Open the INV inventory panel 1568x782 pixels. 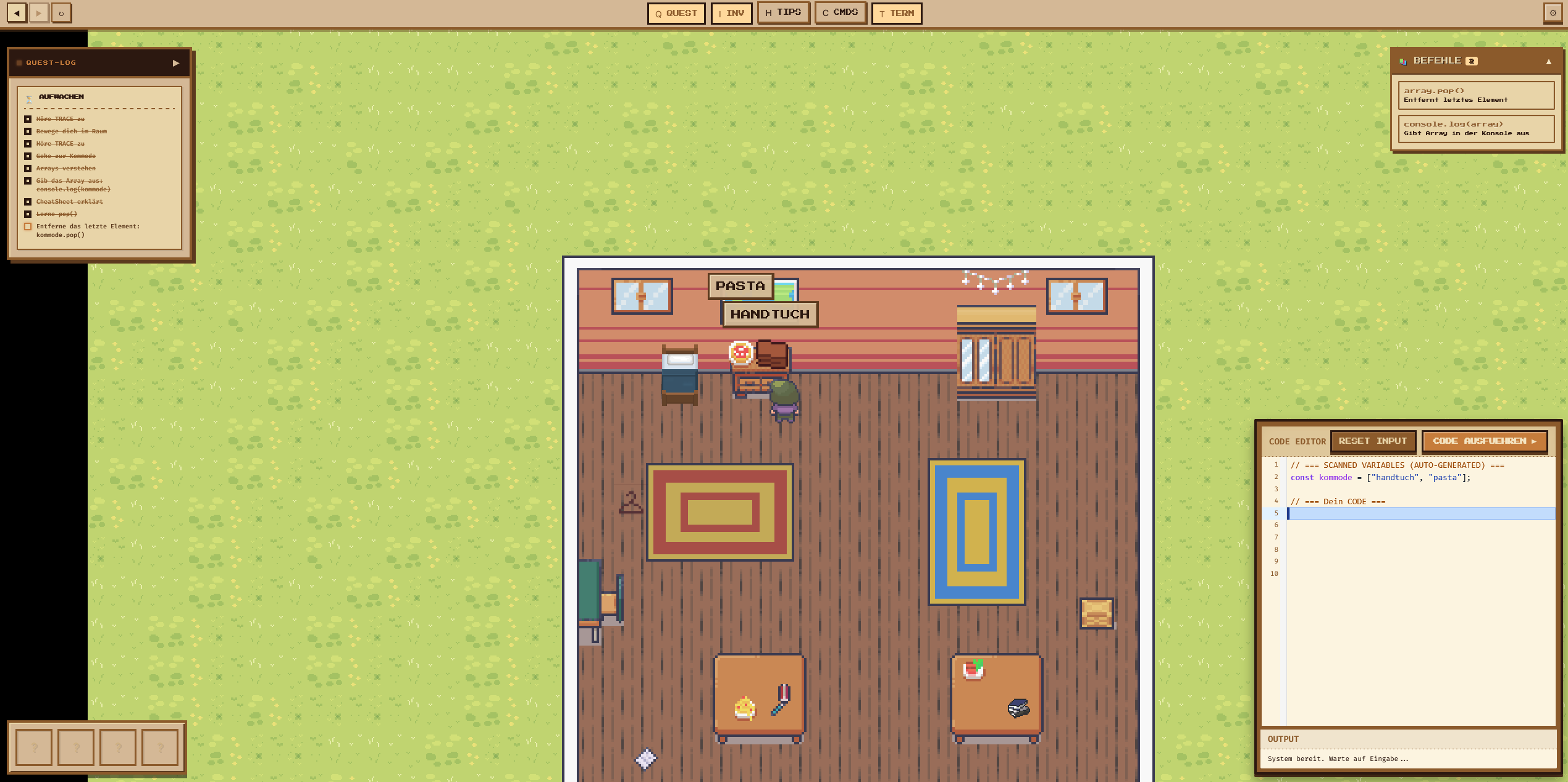[x=732, y=12]
